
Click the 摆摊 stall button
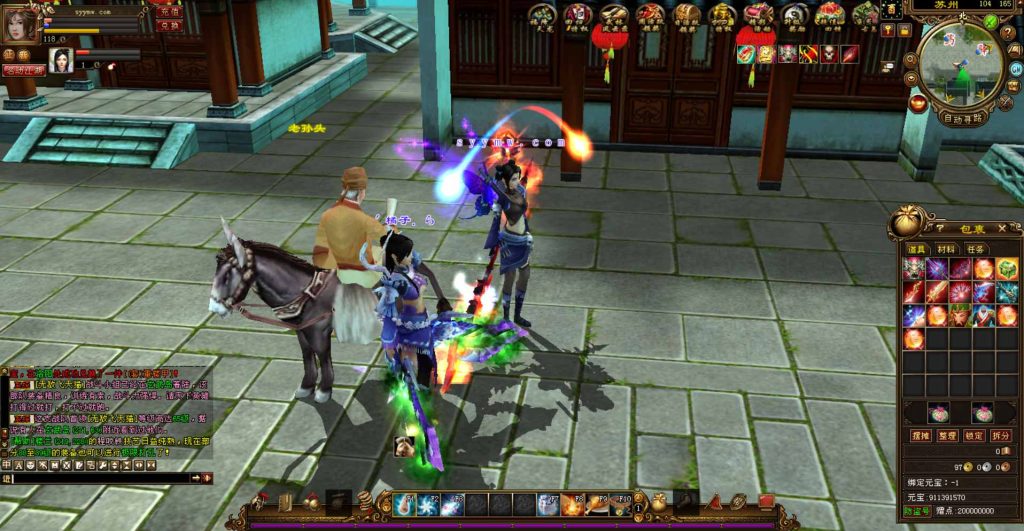[920, 436]
